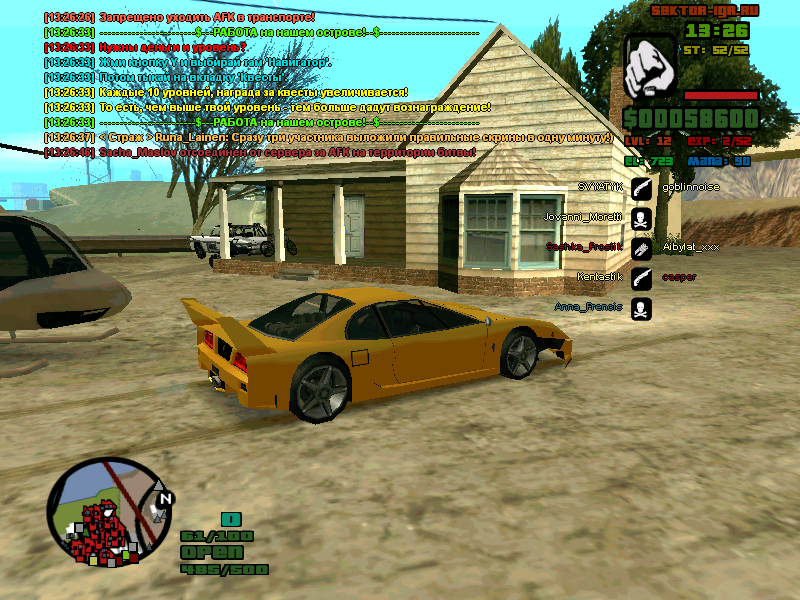This screenshot has height=600, width=800.
Task: Select the shotgun icon beside SVYATYK
Action: (642, 187)
